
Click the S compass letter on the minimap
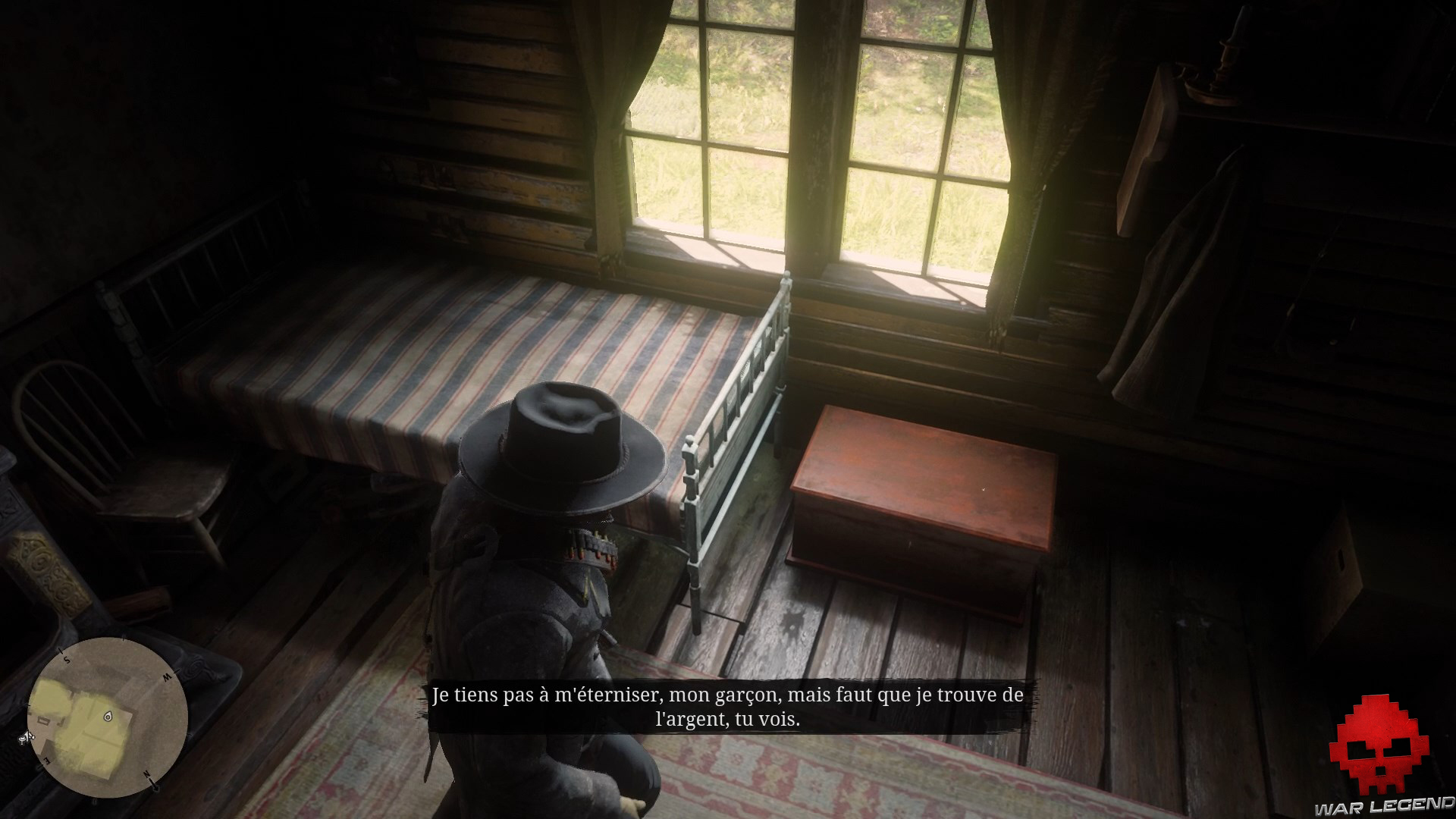(x=66, y=659)
